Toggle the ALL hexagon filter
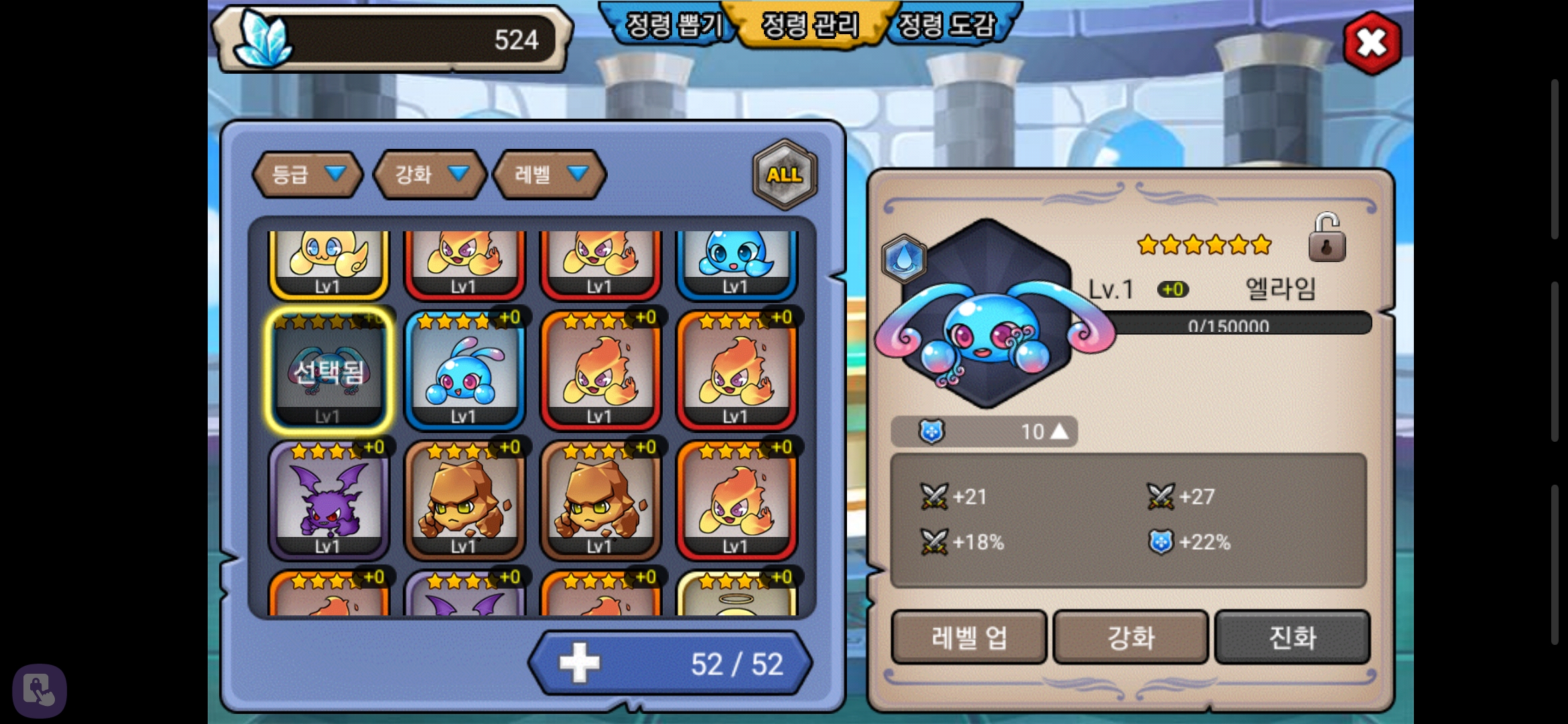 click(785, 174)
